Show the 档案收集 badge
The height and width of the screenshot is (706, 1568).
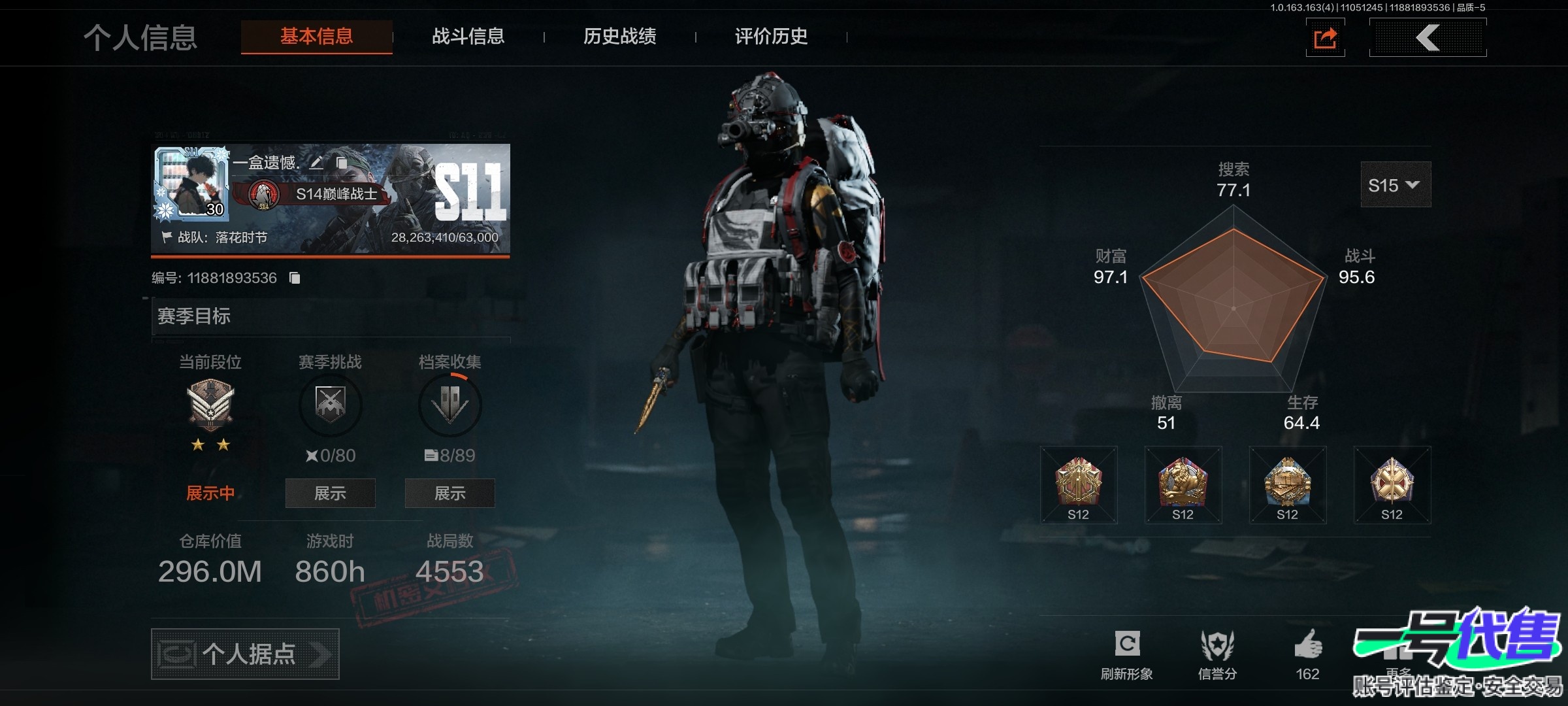(449, 493)
